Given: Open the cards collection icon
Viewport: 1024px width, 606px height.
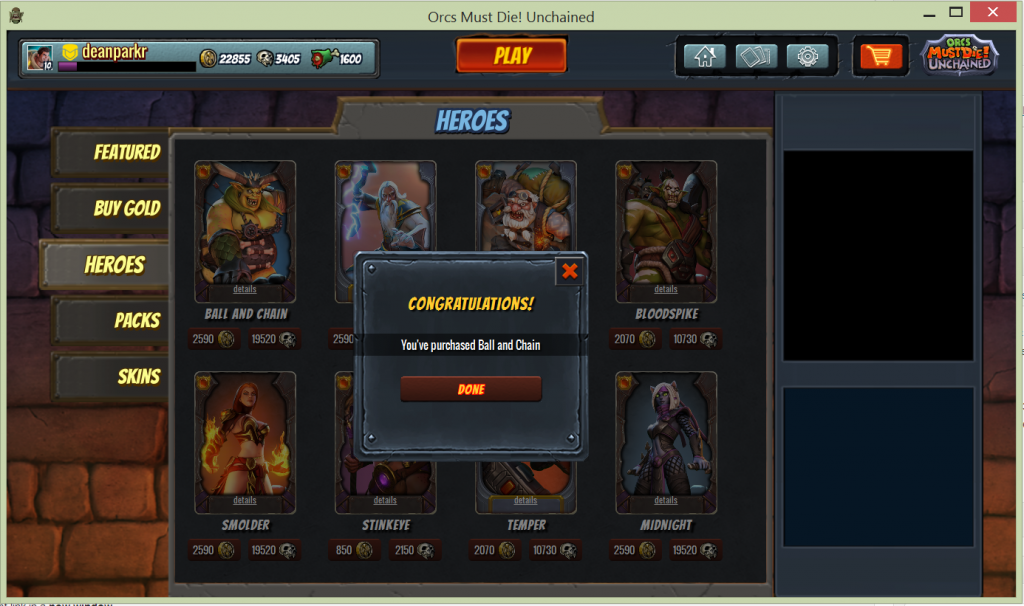Looking at the screenshot, I should [x=756, y=56].
